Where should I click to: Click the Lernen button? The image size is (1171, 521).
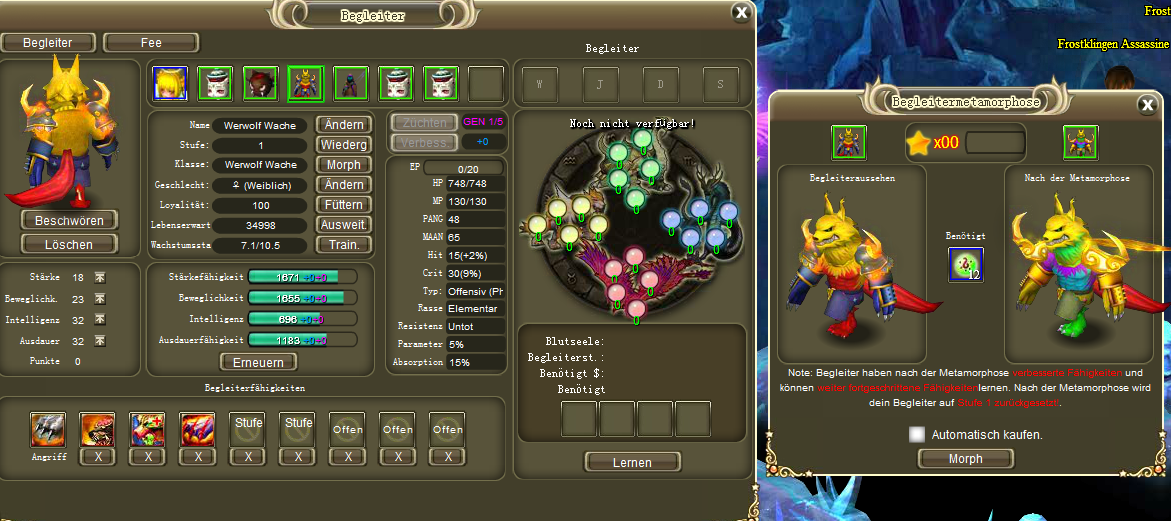(631, 462)
